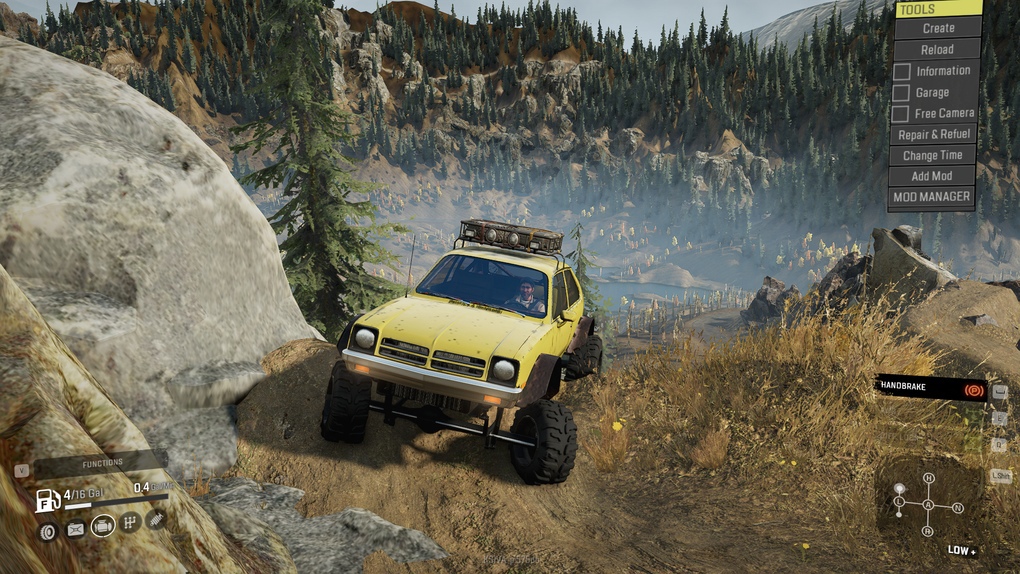This screenshot has width=1020, height=574.
Task: Open the vehicle Functions bar
Action: (x=102, y=463)
